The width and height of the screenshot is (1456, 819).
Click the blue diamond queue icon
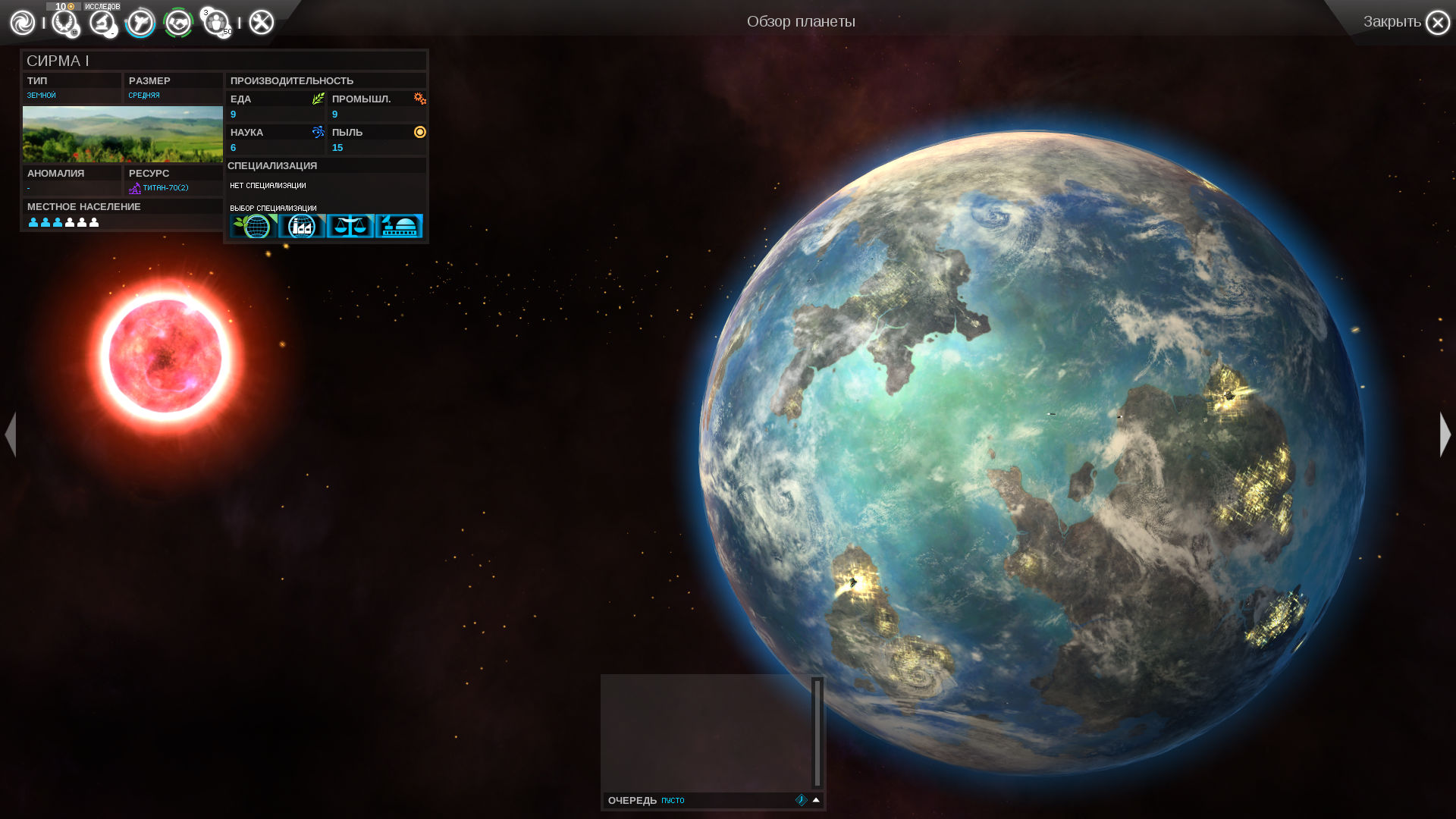click(801, 800)
